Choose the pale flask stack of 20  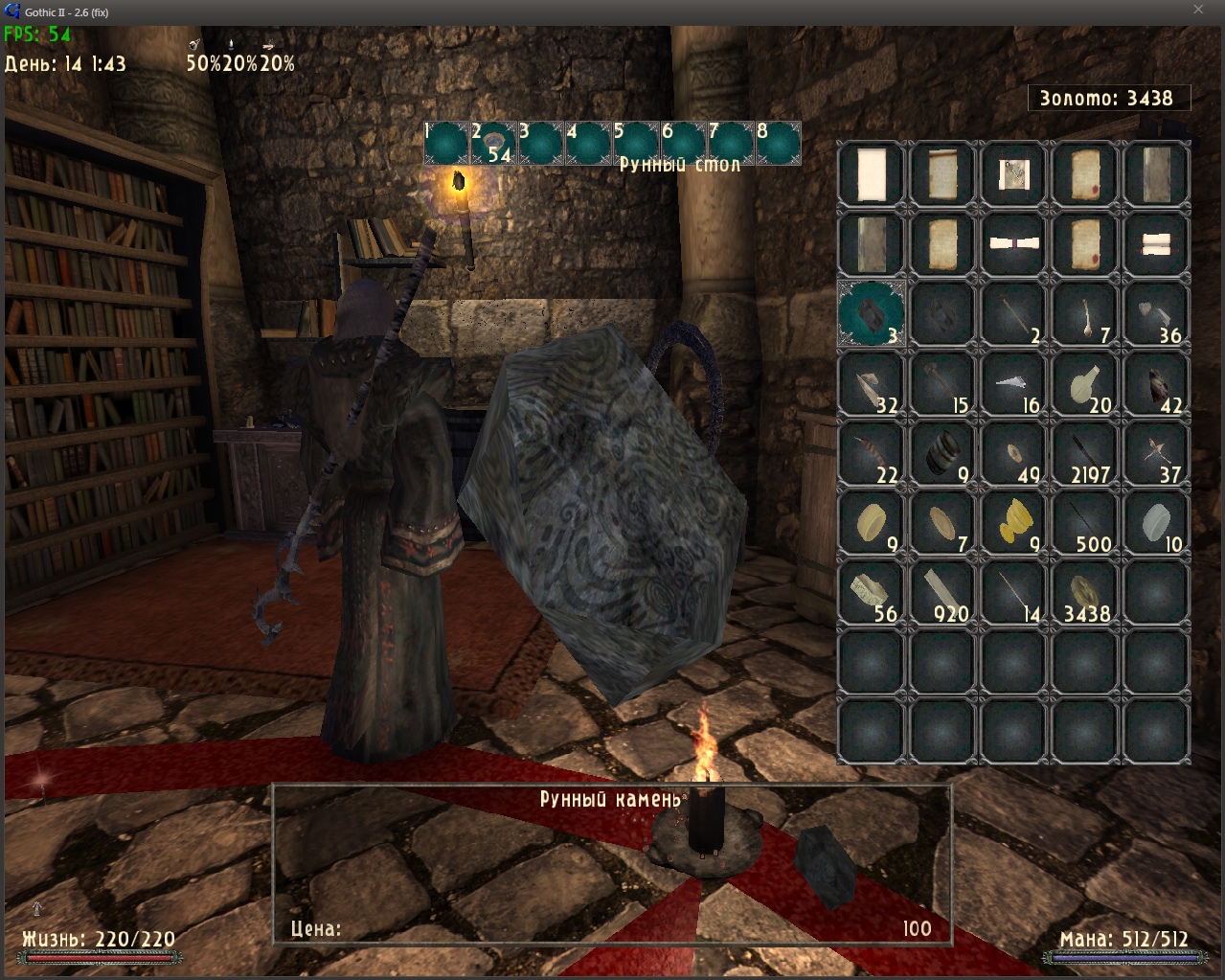1085,383
